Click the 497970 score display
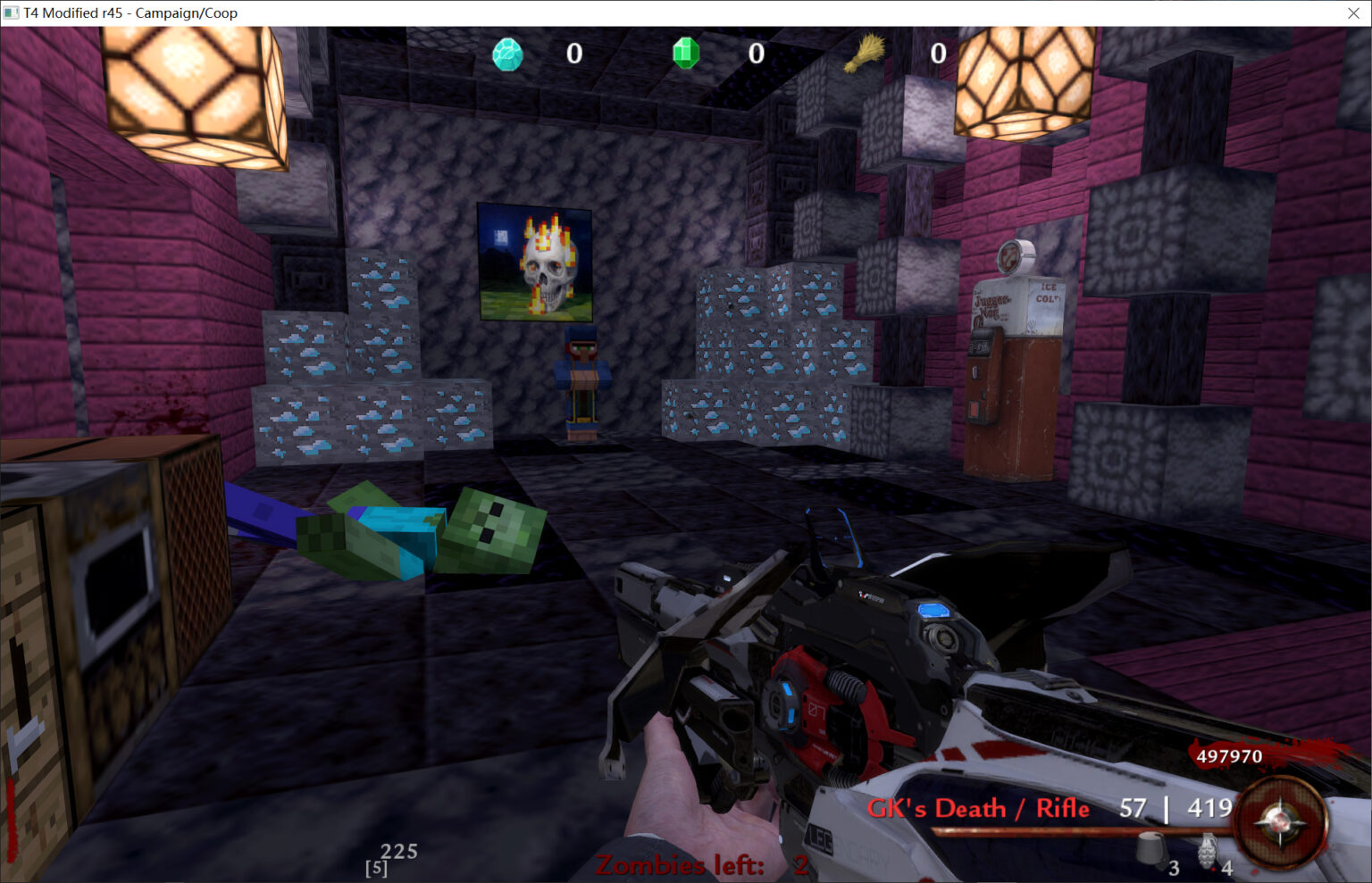The height and width of the screenshot is (883, 1372). pyautogui.click(x=1231, y=756)
